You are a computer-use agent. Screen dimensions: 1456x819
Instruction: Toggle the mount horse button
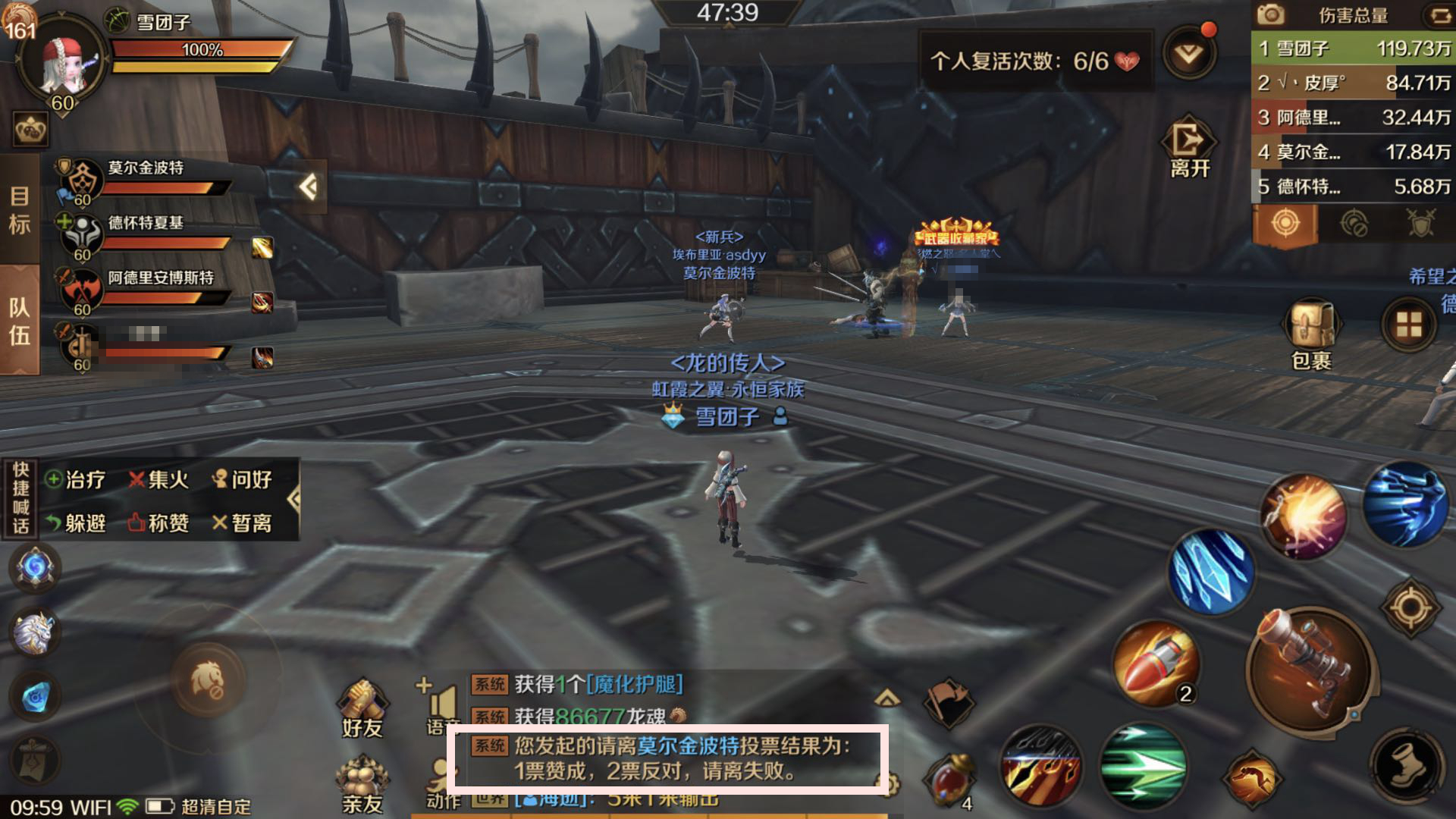[x=208, y=680]
